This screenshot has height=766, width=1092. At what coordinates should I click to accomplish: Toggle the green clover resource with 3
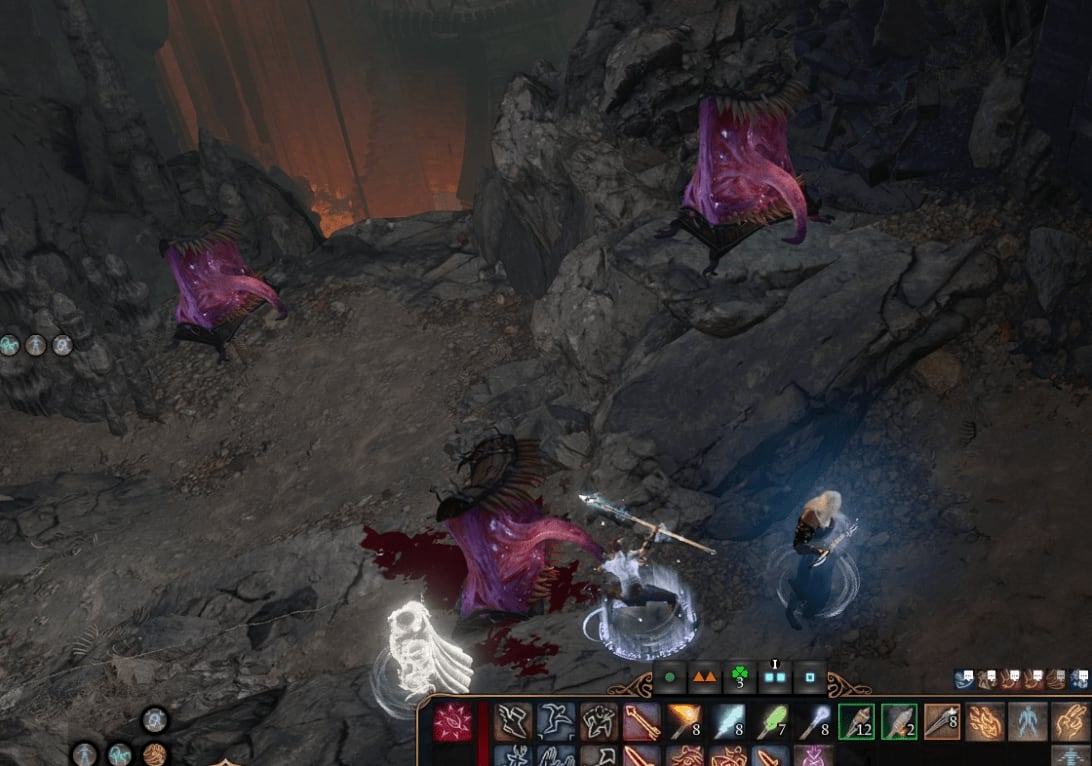coord(741,677)
